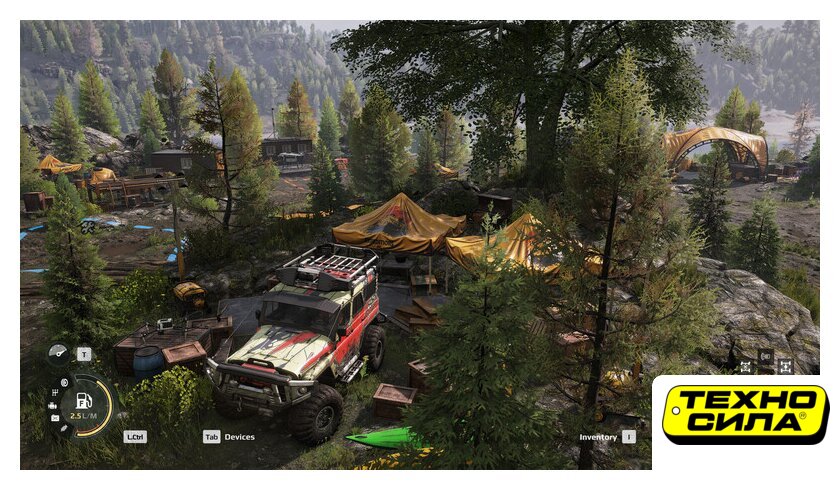
Task: Open the Inventory label
Action: 598,437
